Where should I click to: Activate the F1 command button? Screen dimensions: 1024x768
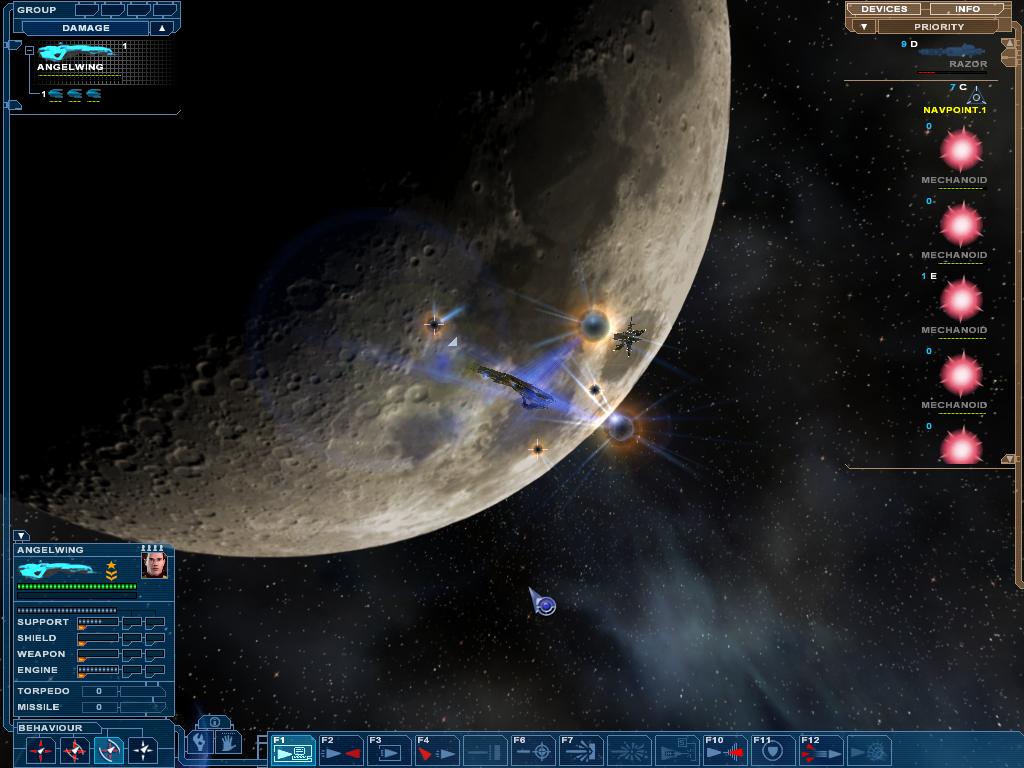(293, 750)
